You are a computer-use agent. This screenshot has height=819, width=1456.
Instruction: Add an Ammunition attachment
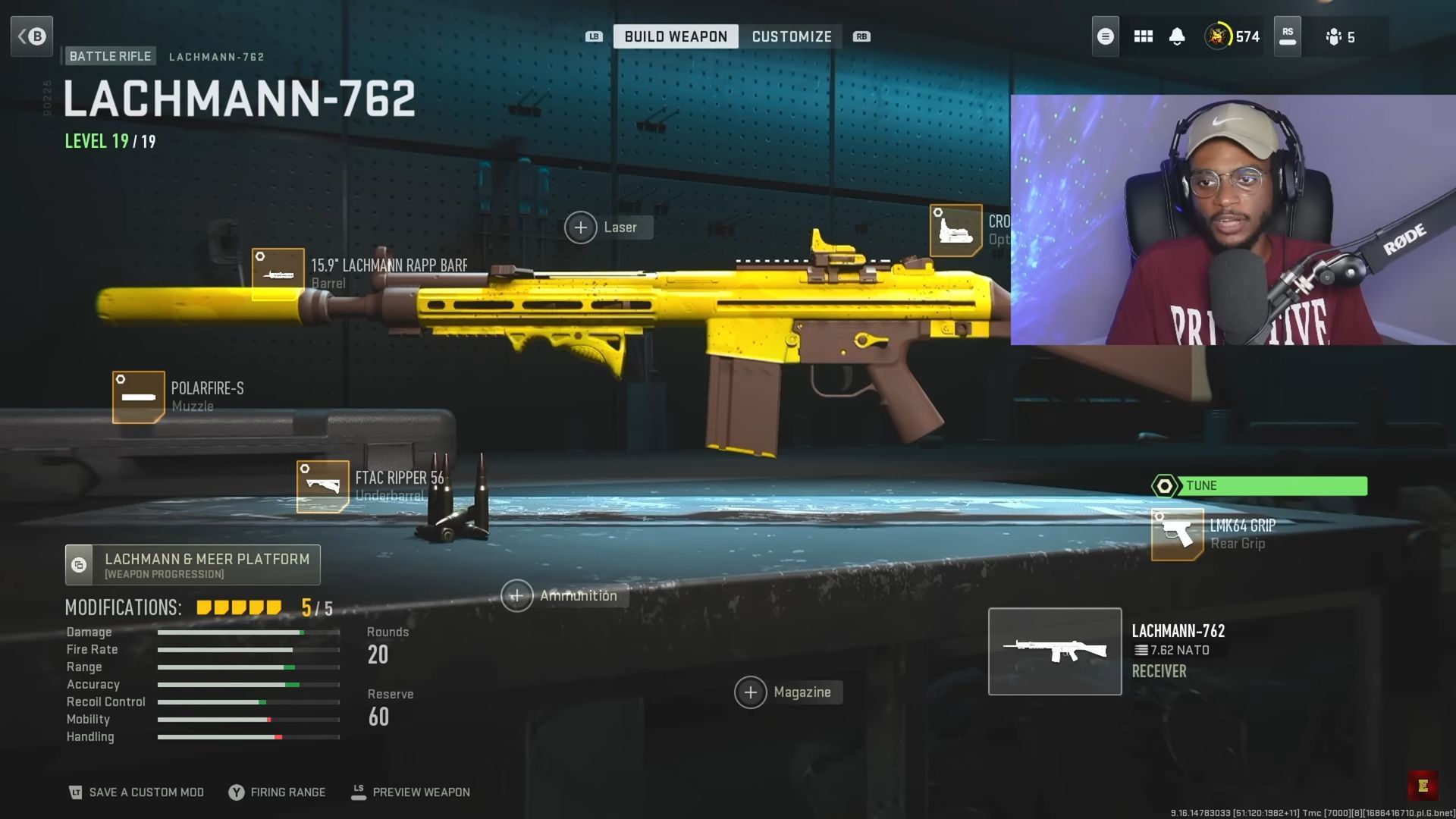pos(516,595)
